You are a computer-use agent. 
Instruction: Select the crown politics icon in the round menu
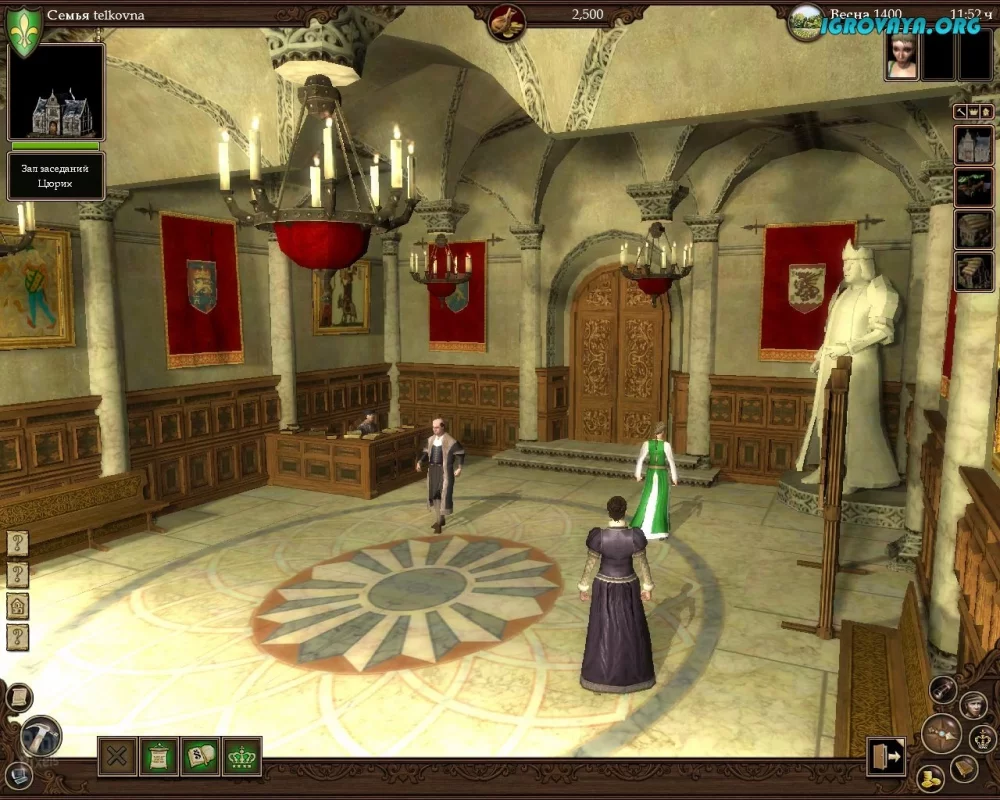click(983, 740)
